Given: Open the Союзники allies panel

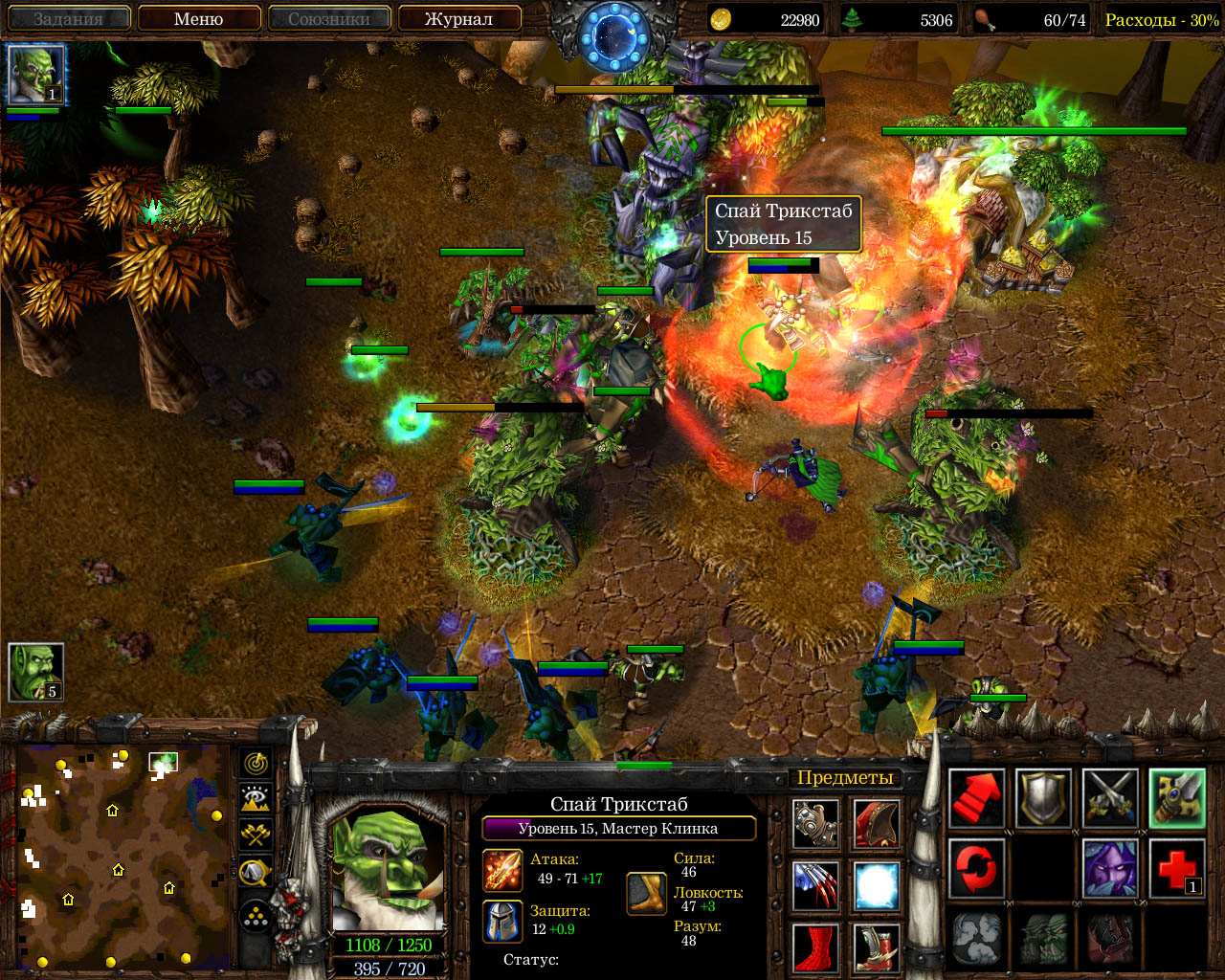Looking at the screenshot, I should 329,18.
